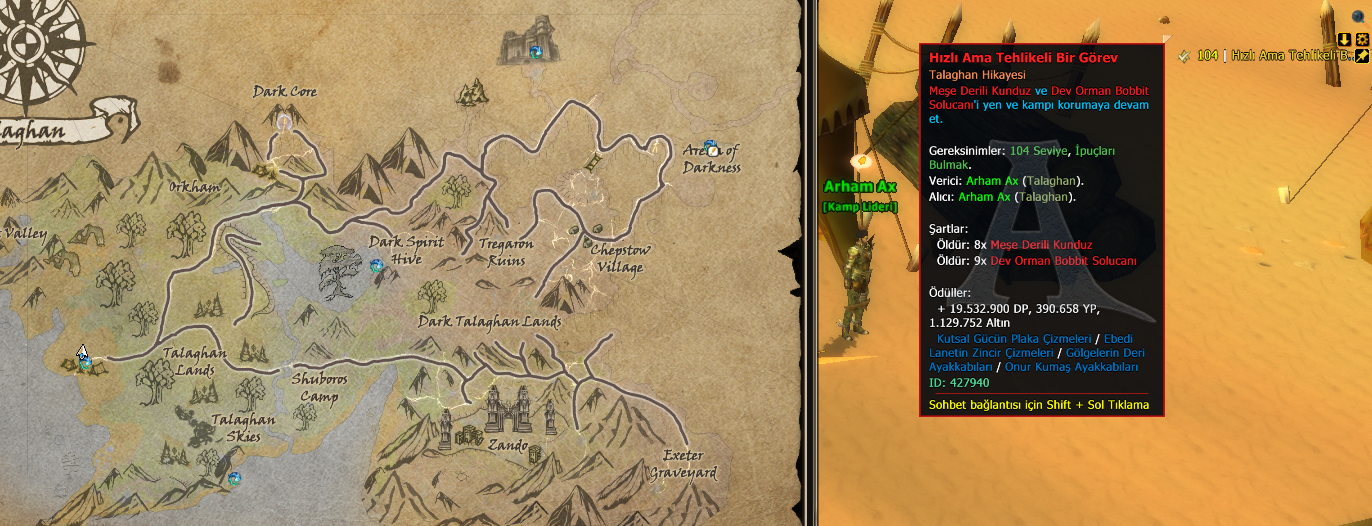The height and width of the screenshot is (526, 1372).
Task: Select the blue portal marker at Dark Spirit Hive
Action: [377, 266]
